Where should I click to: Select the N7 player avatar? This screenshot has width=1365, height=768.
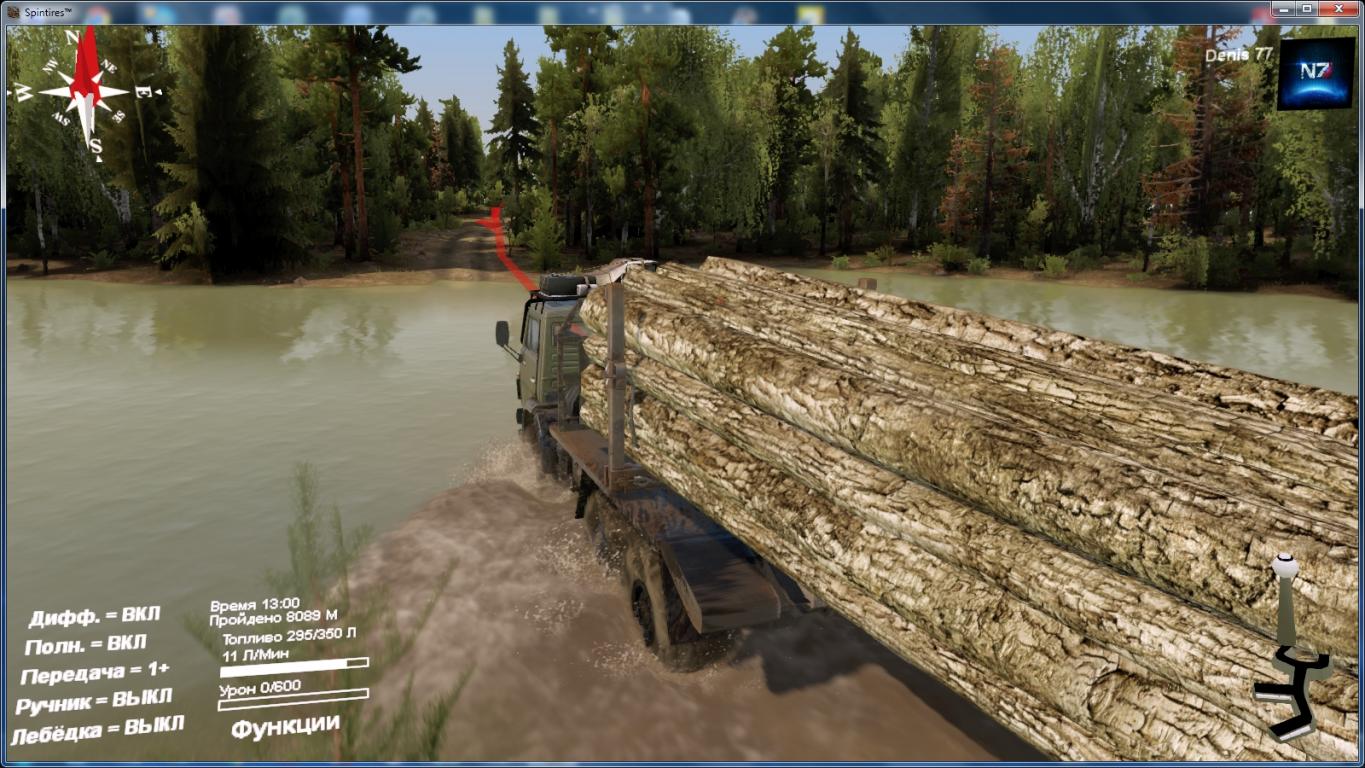(x=1315, y=73)
